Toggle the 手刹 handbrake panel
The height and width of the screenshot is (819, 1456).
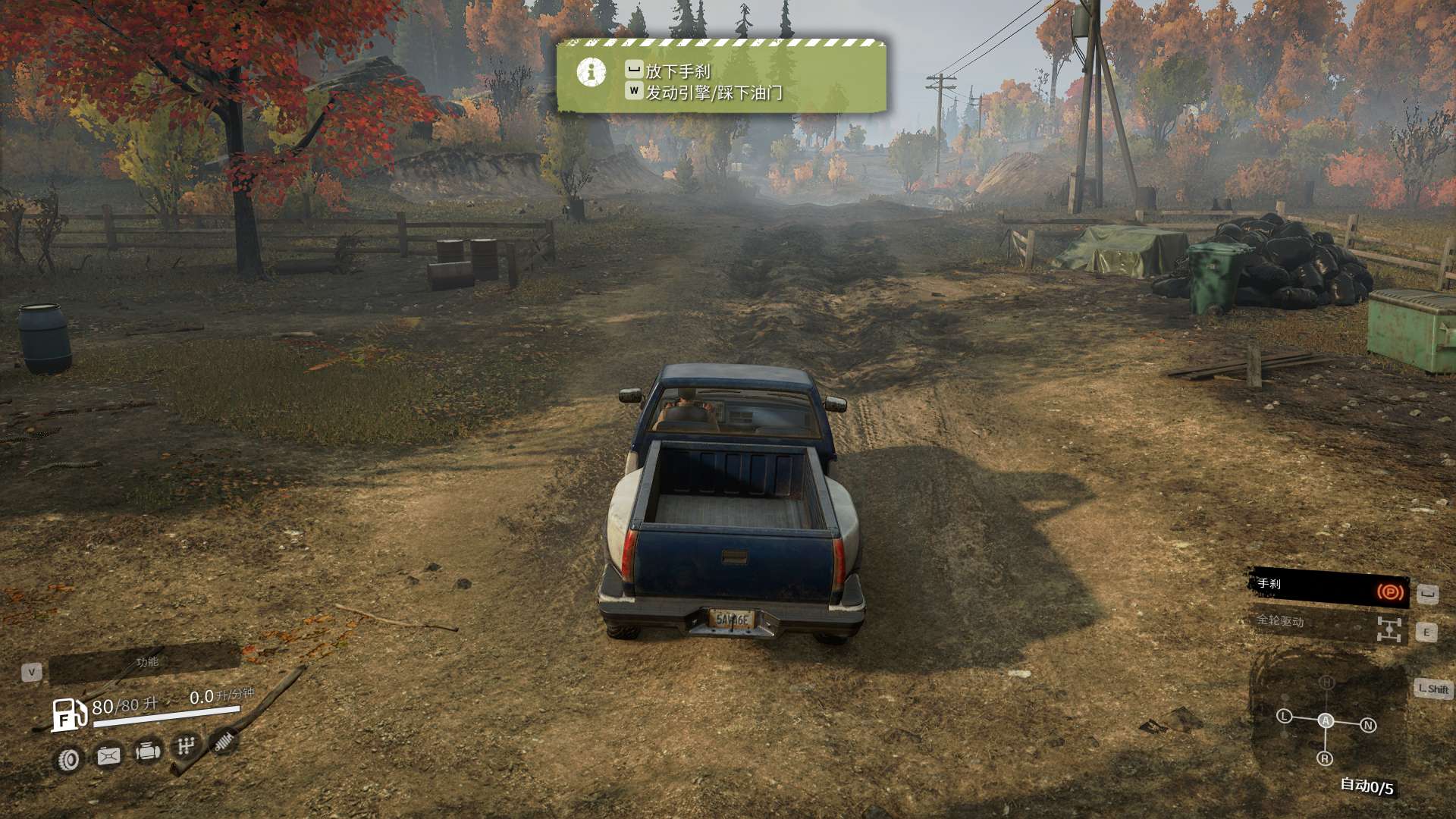[1329, 588]
